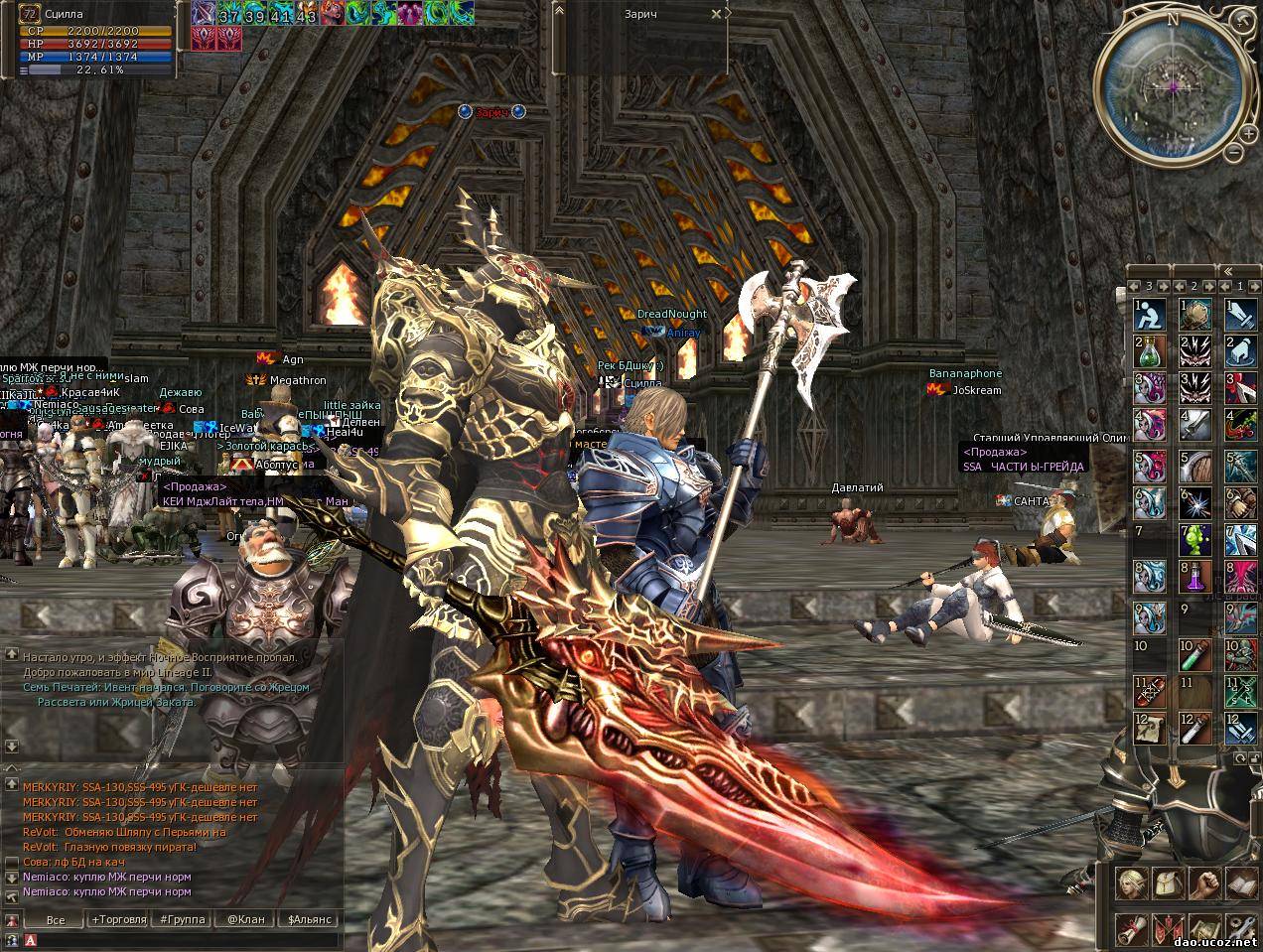Click the circular minimap
Image resolution: width=1263 pixels, height=952 pixels.
click(1172, 87)
